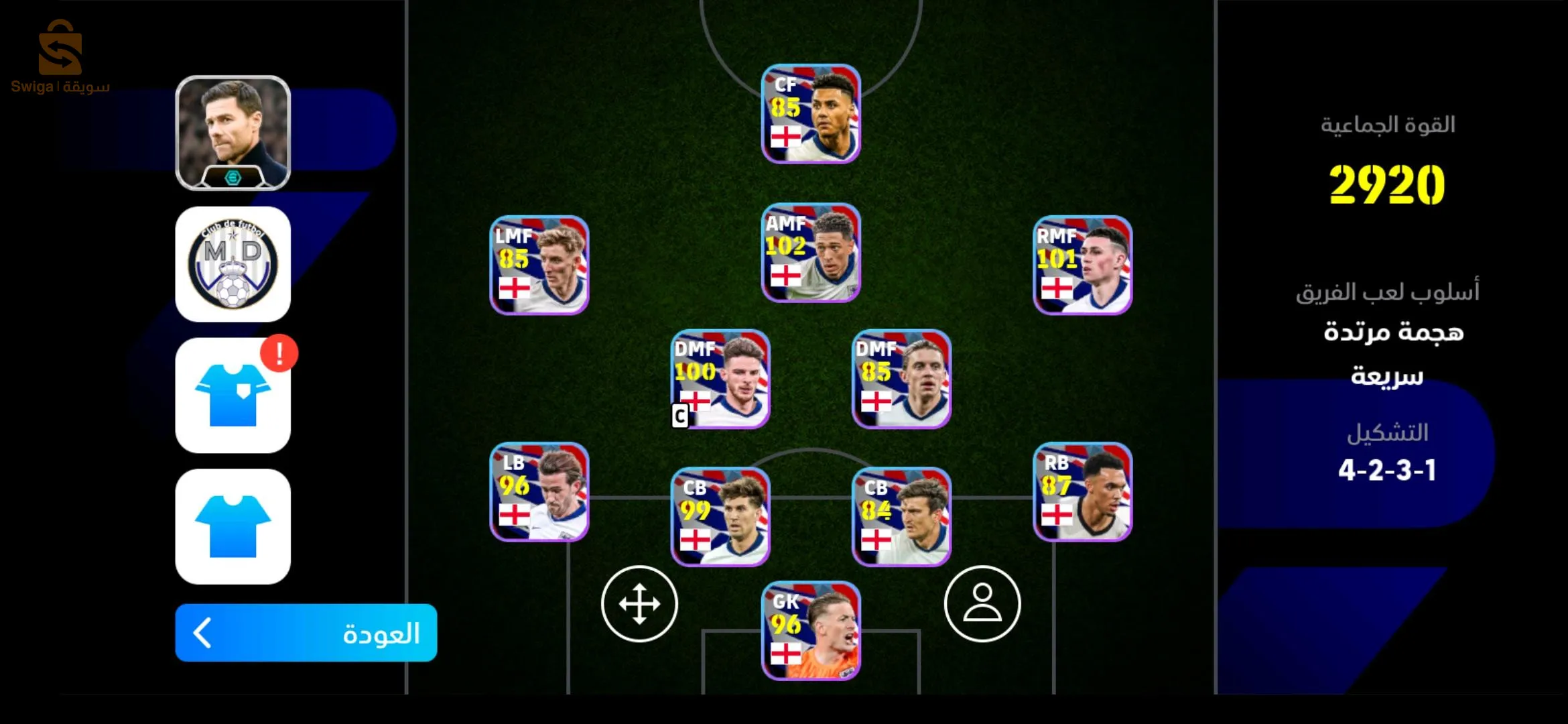Tap the player profile person icon
The image size is (1568, 724).
pos(981,603)
